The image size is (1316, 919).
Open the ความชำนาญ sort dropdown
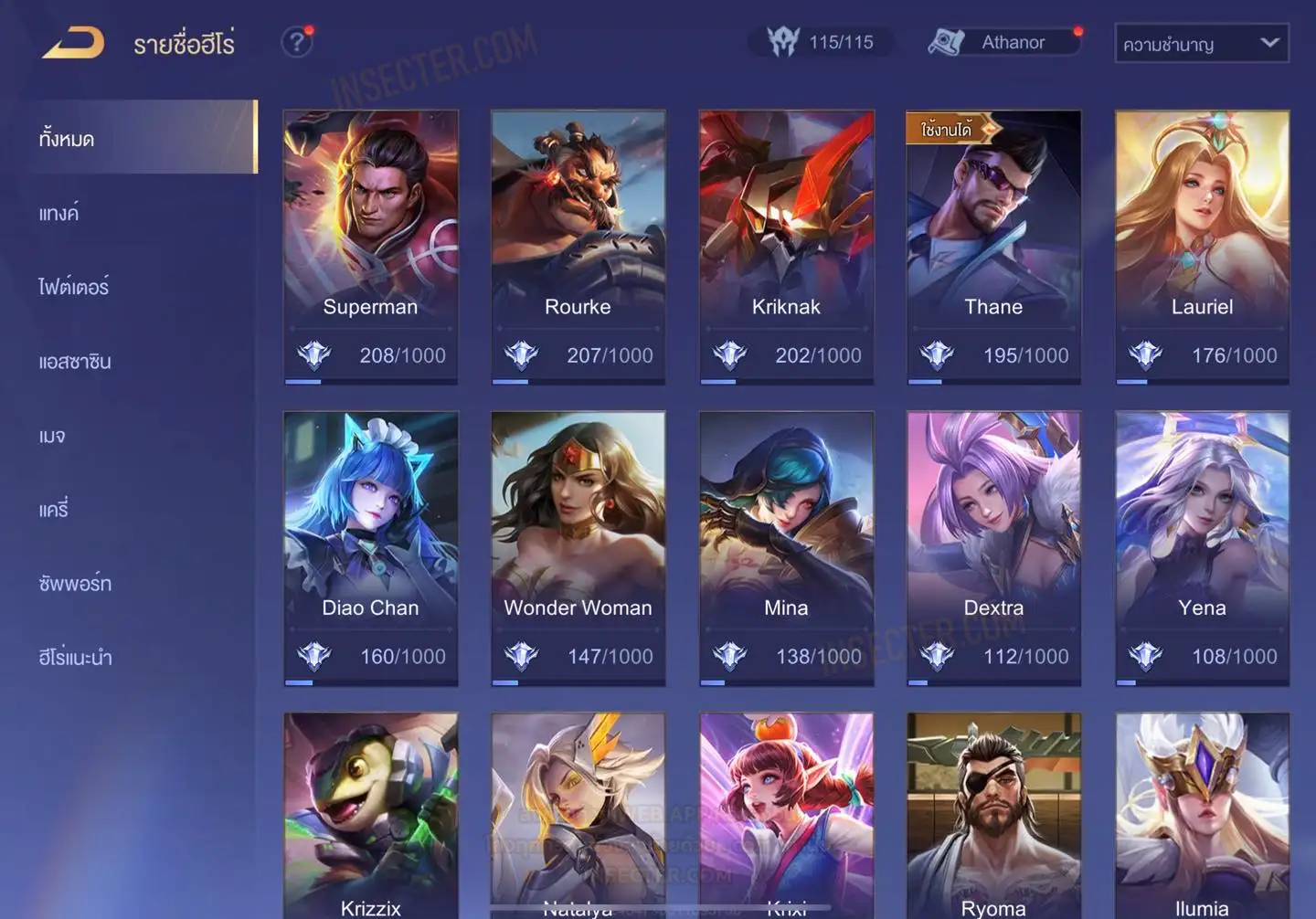click(1201, 43)
